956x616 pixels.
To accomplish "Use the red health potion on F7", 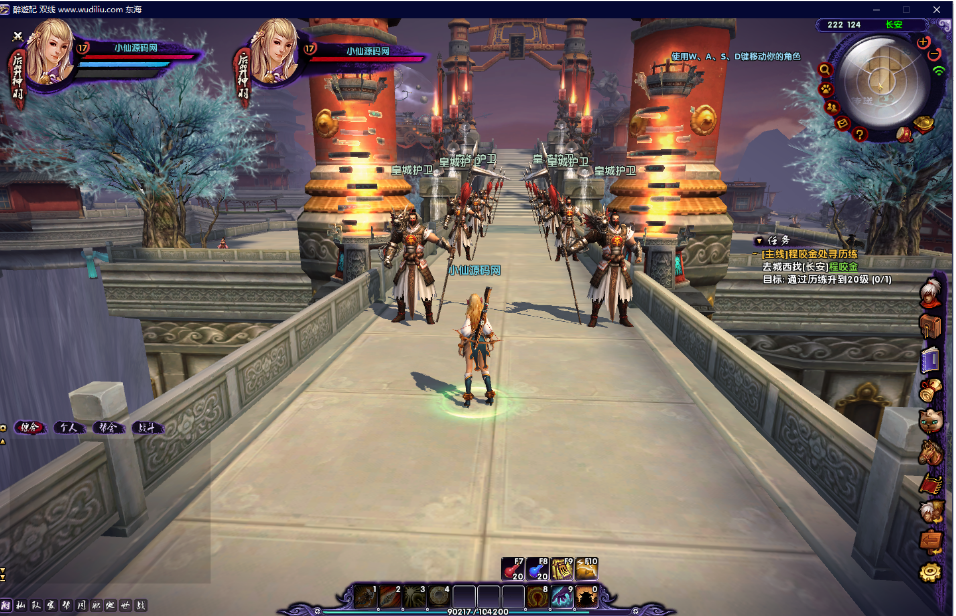I will pyautogui.click(x=514, y=569).
